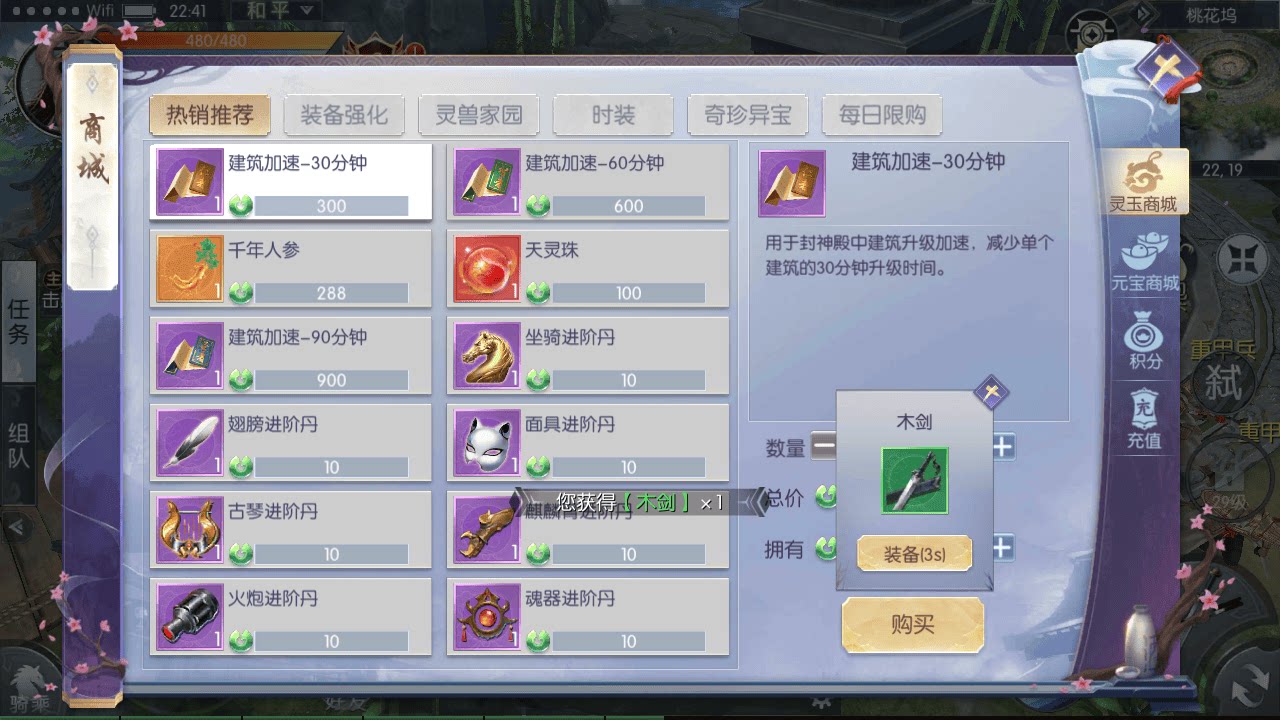Click the 翅膀进阶丹 feather icon
Image resolution: width=1280 pixels, height=720 pixels.
(189, 440)
